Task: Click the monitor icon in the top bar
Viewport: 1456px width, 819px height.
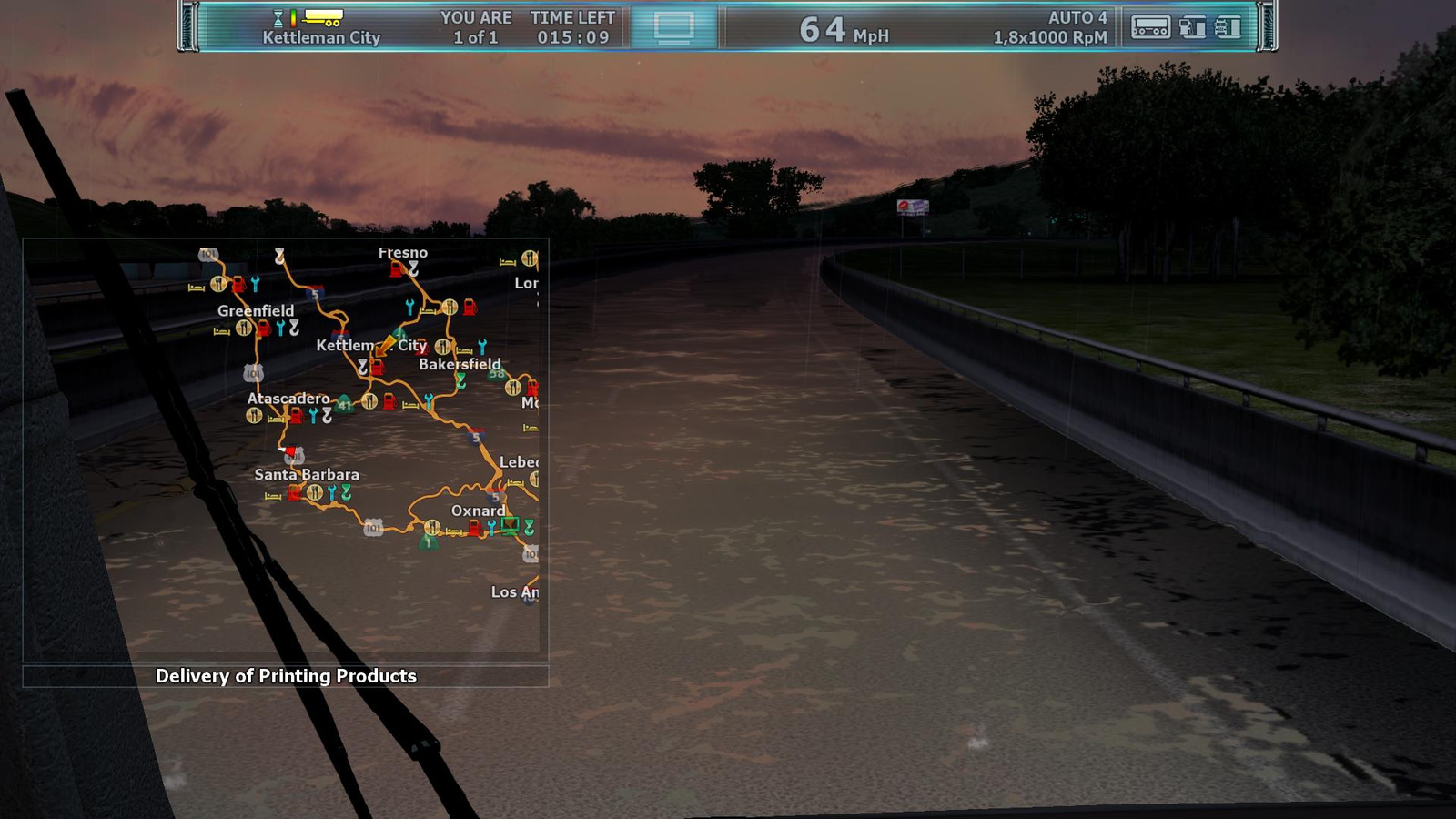Action: point(673,27)
